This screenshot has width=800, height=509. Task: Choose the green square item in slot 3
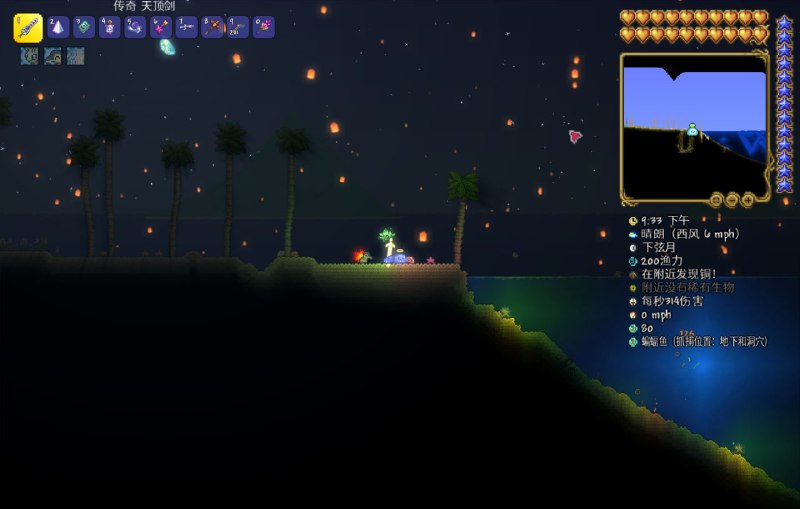(x=84, y=27)
